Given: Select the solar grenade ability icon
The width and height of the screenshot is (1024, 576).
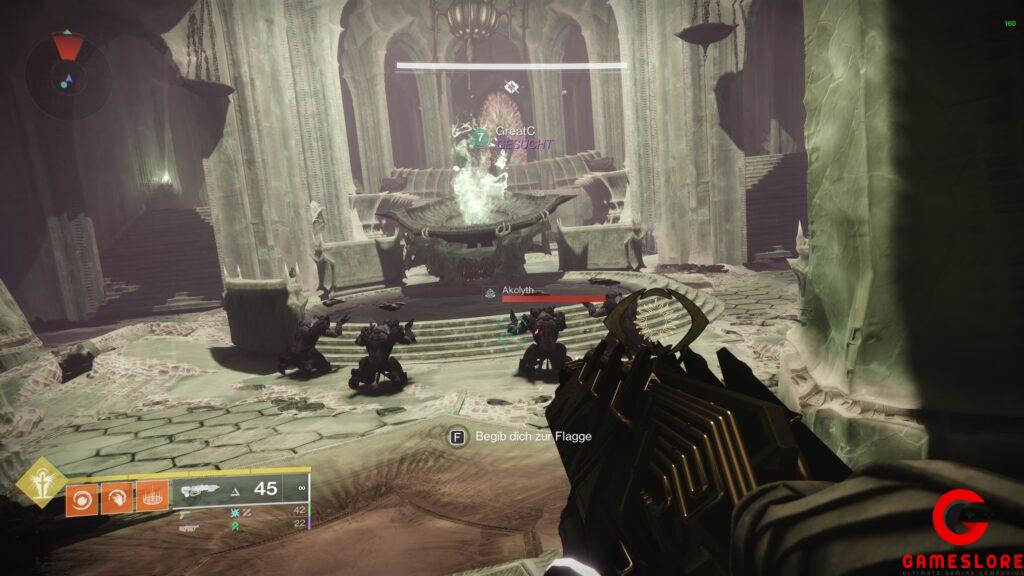Looking at the screenshot, I should point(82,496).
